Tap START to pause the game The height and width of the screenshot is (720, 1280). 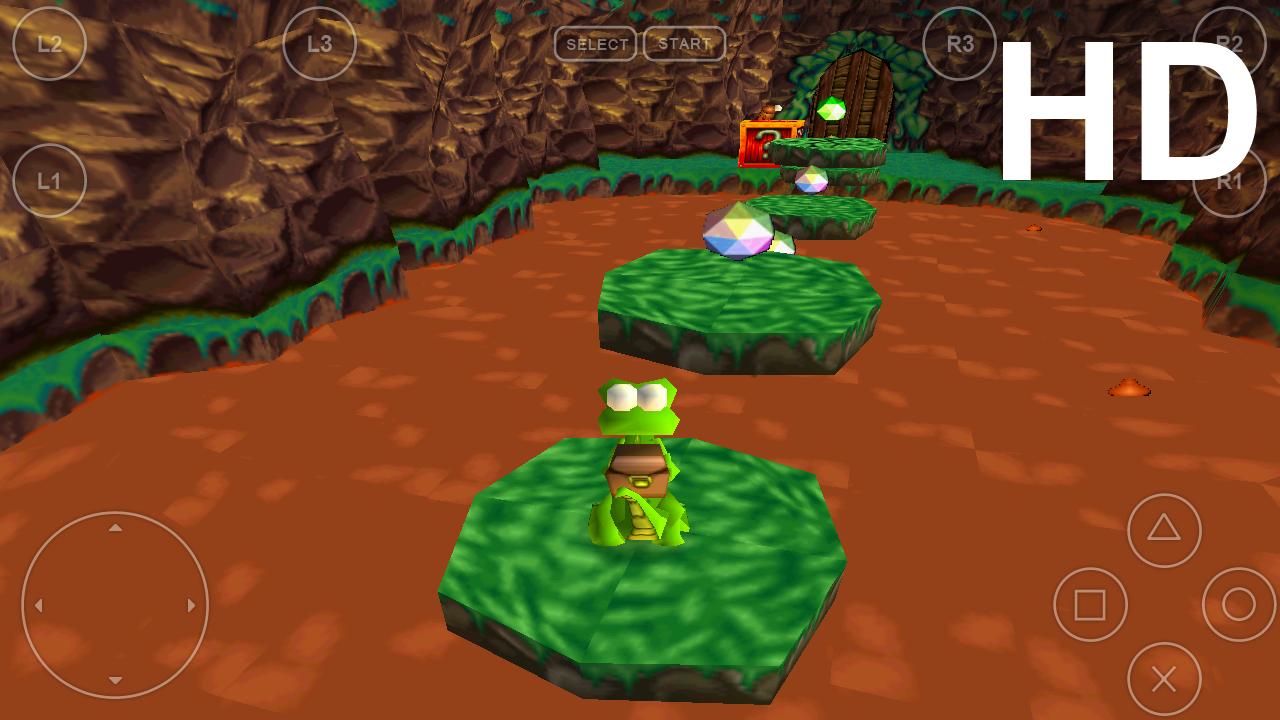[x=684, y=44]
